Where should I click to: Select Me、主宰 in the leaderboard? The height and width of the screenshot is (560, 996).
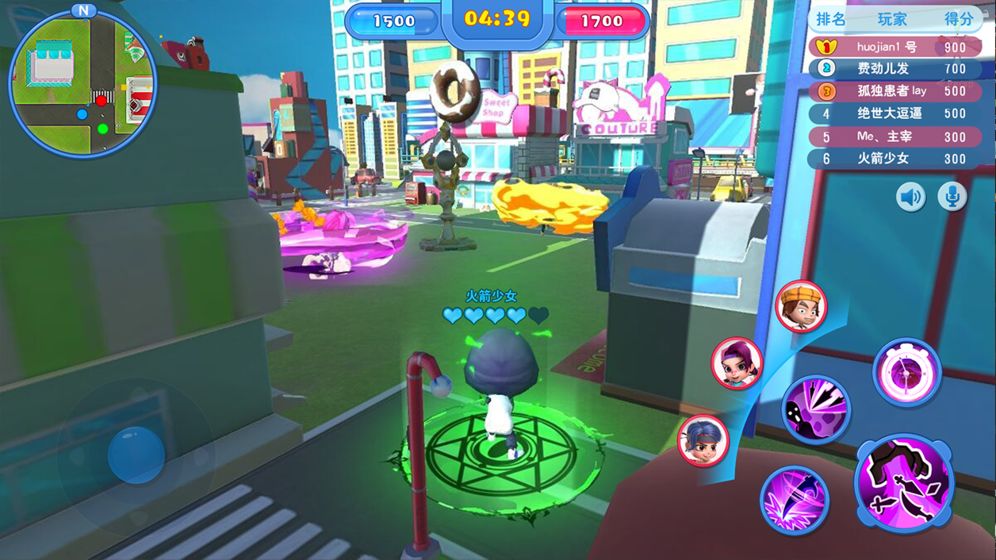pos(893,136)
